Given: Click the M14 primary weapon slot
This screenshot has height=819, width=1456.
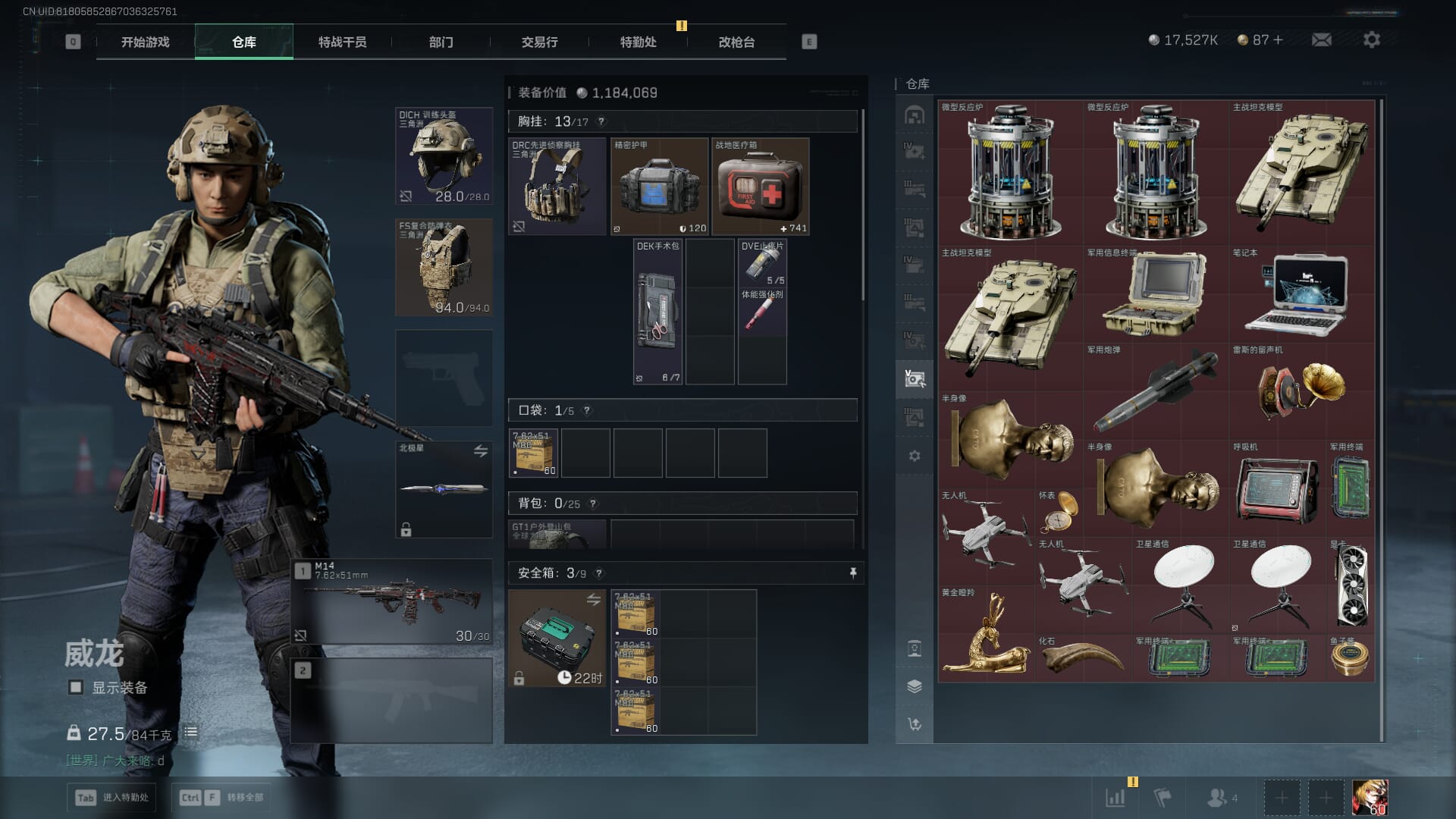Looking at the screenshot, I should [392, 601].
